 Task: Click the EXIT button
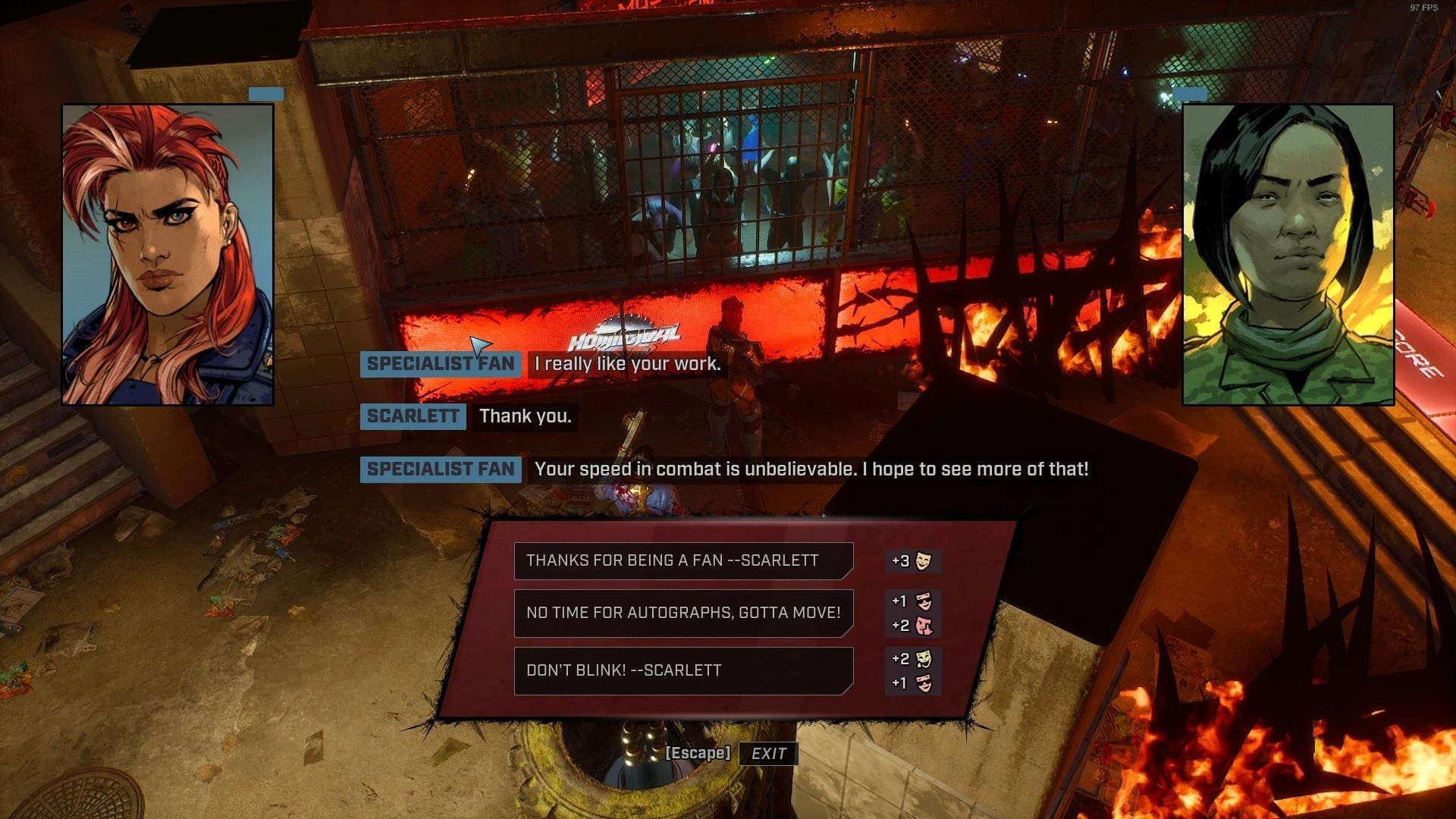pyautogui.click(x=768, y=754)
